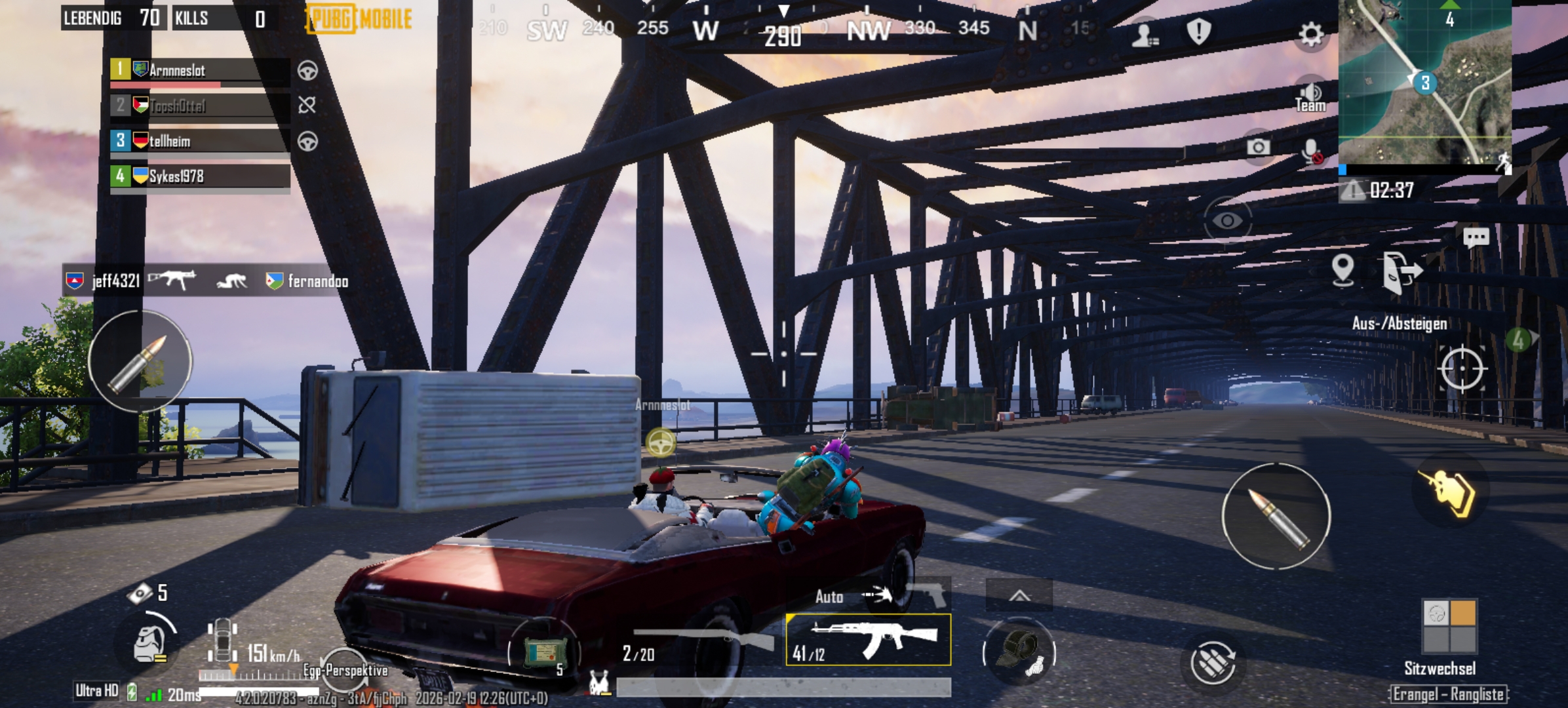Toggle the eye free-look button
This screenshot has height=708, width=1568.
1227,220
